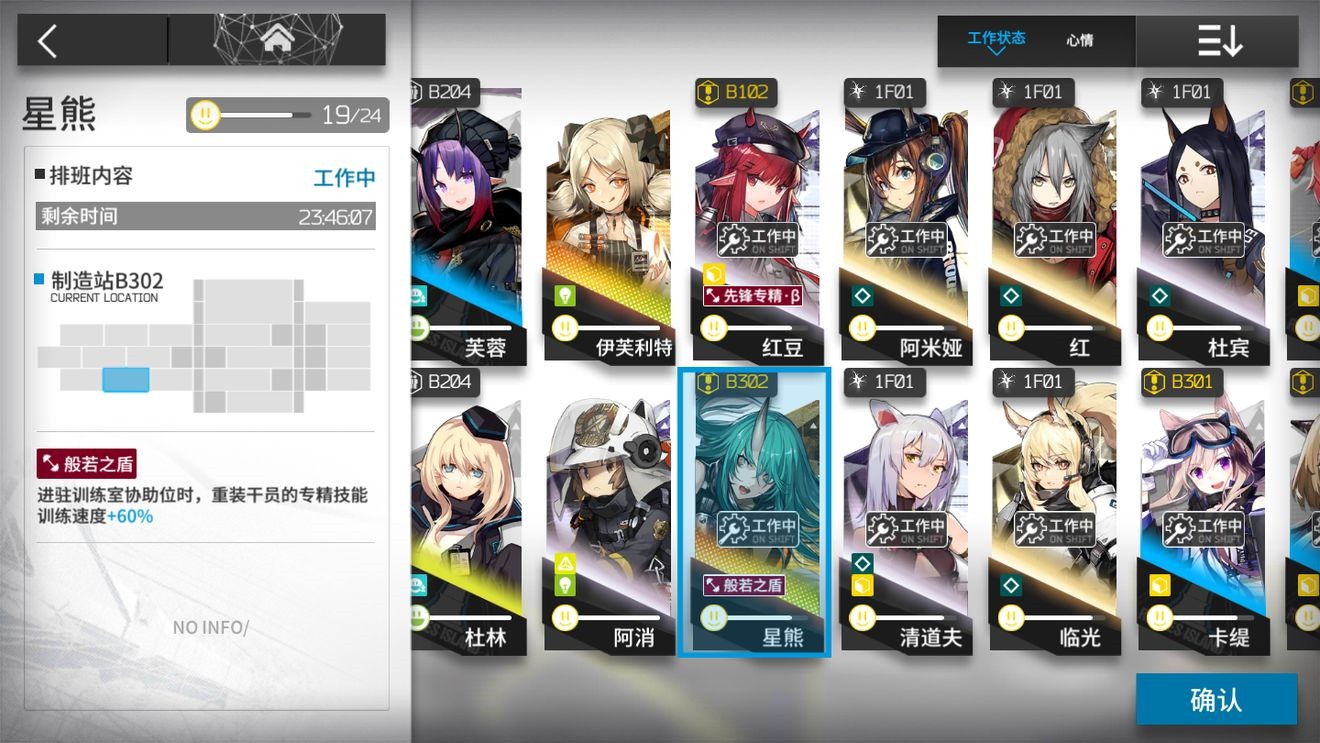
Task: Go back with the arrow button
Action: coord(48,40)
